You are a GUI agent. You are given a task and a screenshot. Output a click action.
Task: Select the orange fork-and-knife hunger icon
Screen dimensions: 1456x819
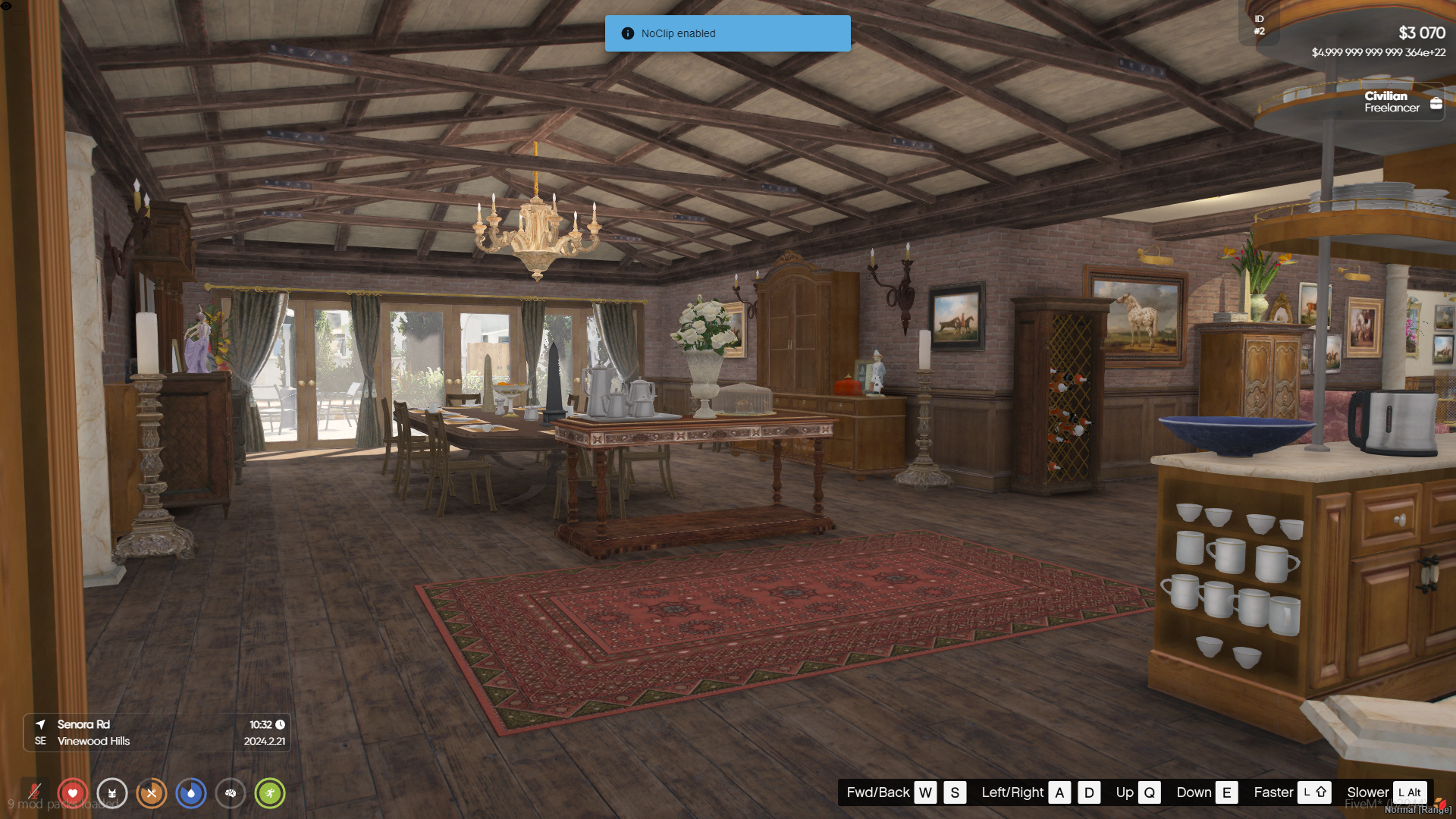(152, 793)
